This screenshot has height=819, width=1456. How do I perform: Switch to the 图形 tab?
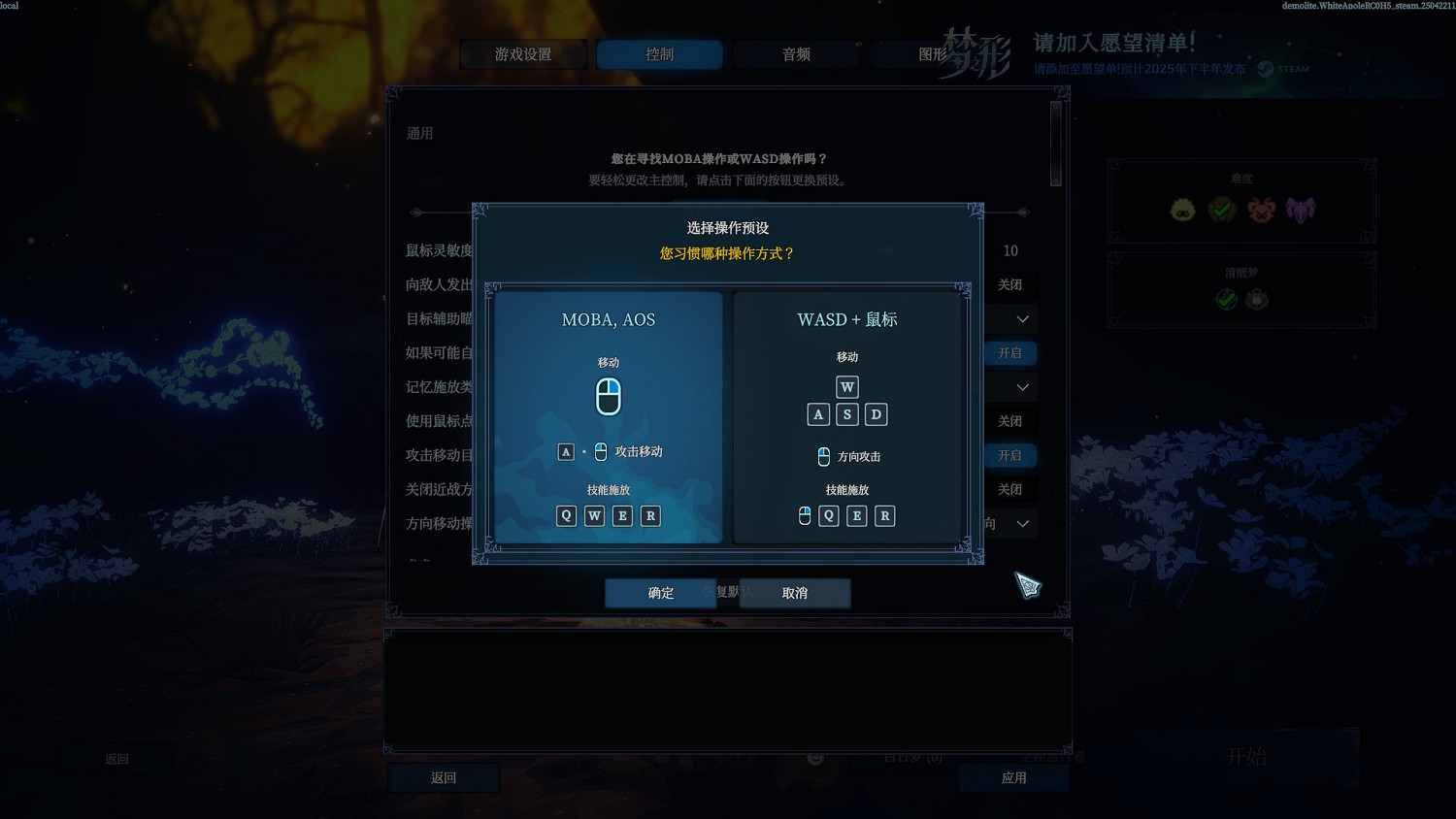pyautogui.click(x=935, y=54)
